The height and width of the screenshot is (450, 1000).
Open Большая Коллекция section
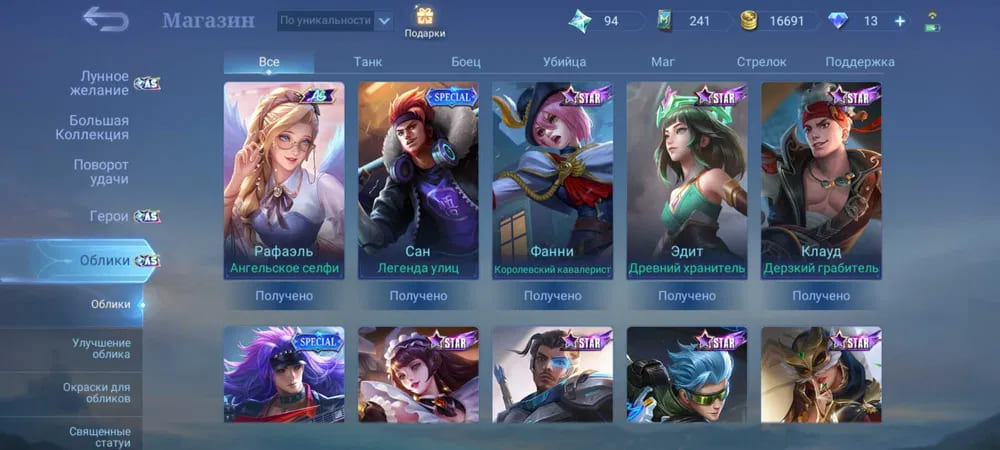point(99,127)
